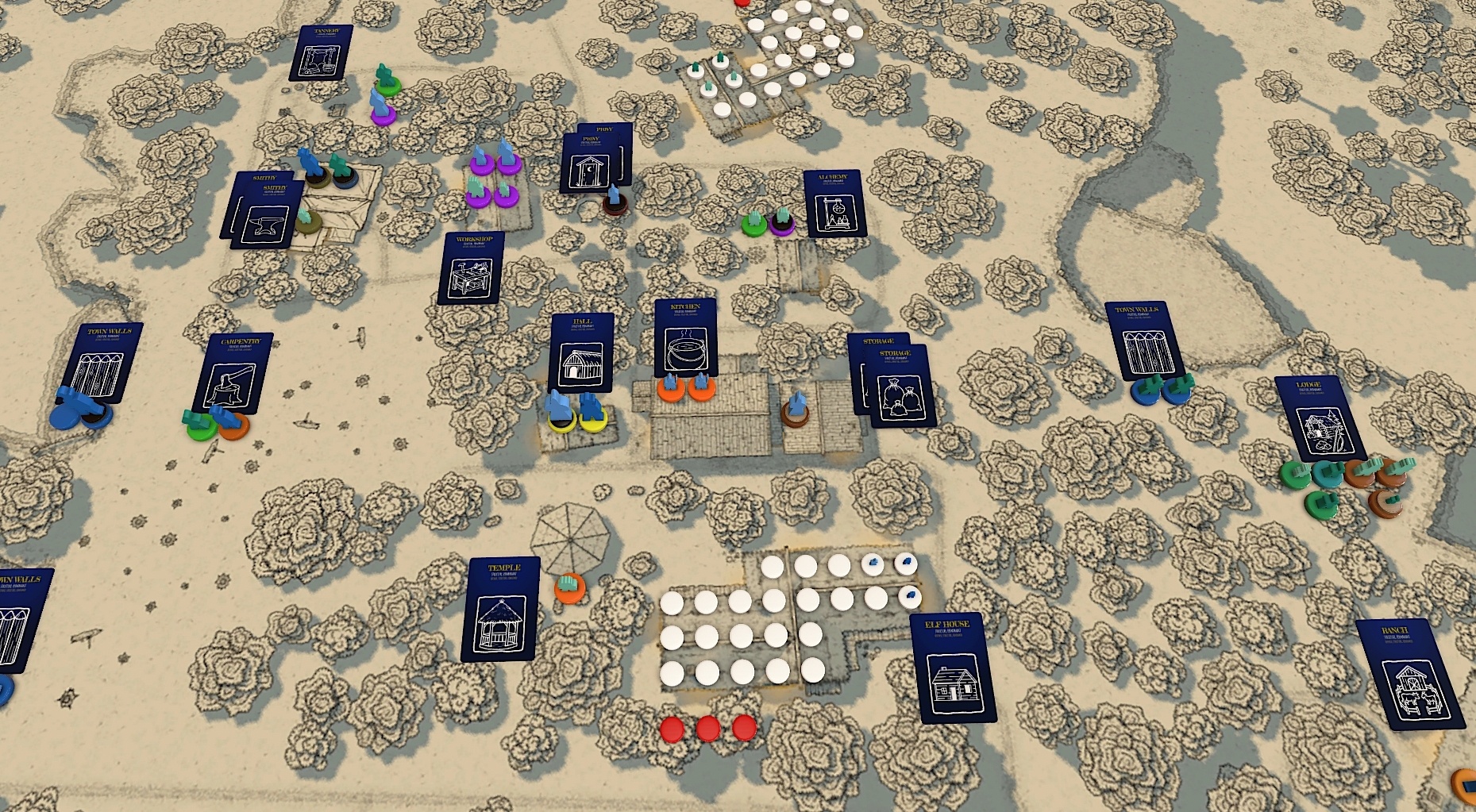
Task: Pick the Elf House card
Action: coord(953,668)
